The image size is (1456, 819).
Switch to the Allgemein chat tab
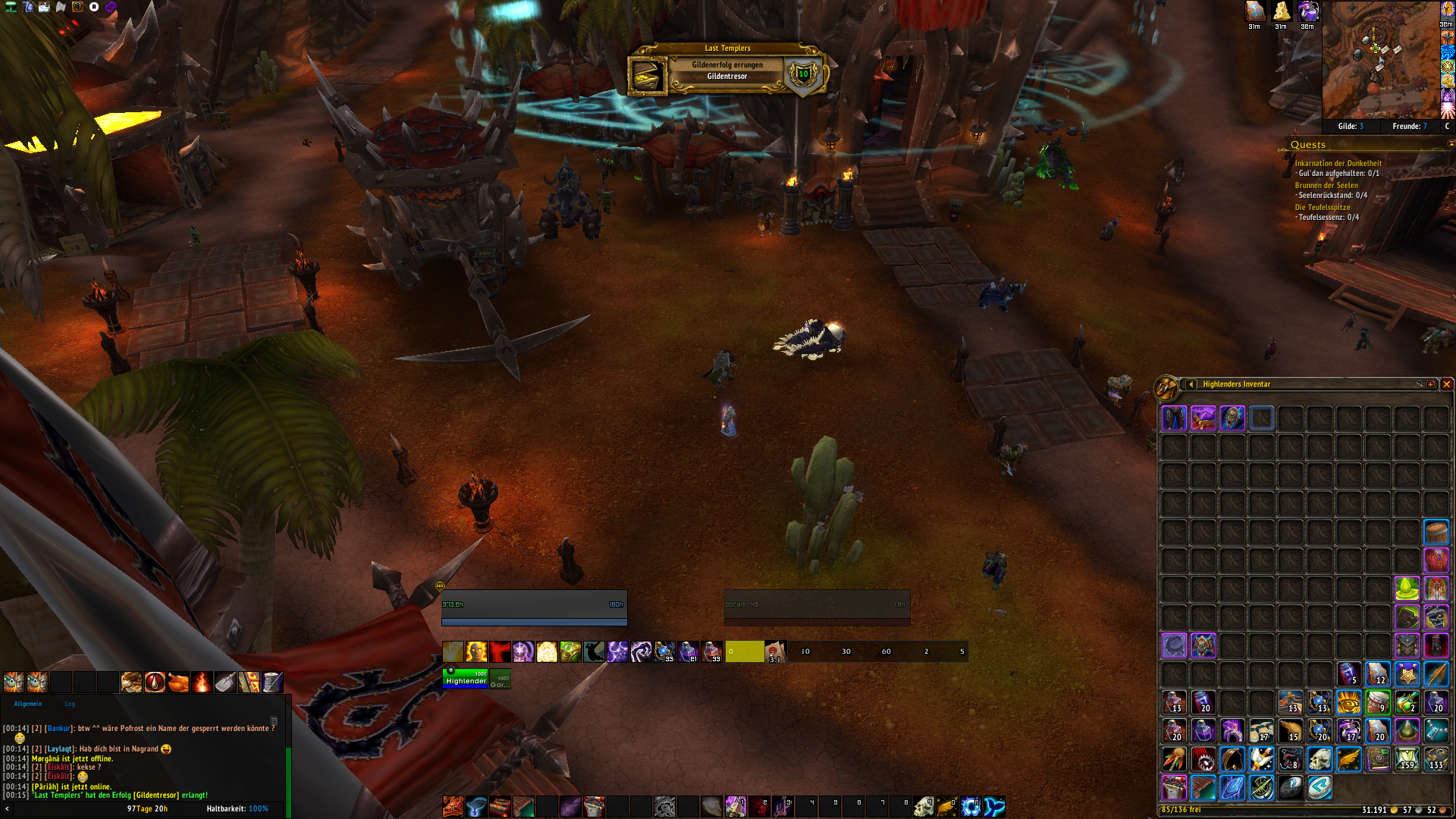[28, 704]
